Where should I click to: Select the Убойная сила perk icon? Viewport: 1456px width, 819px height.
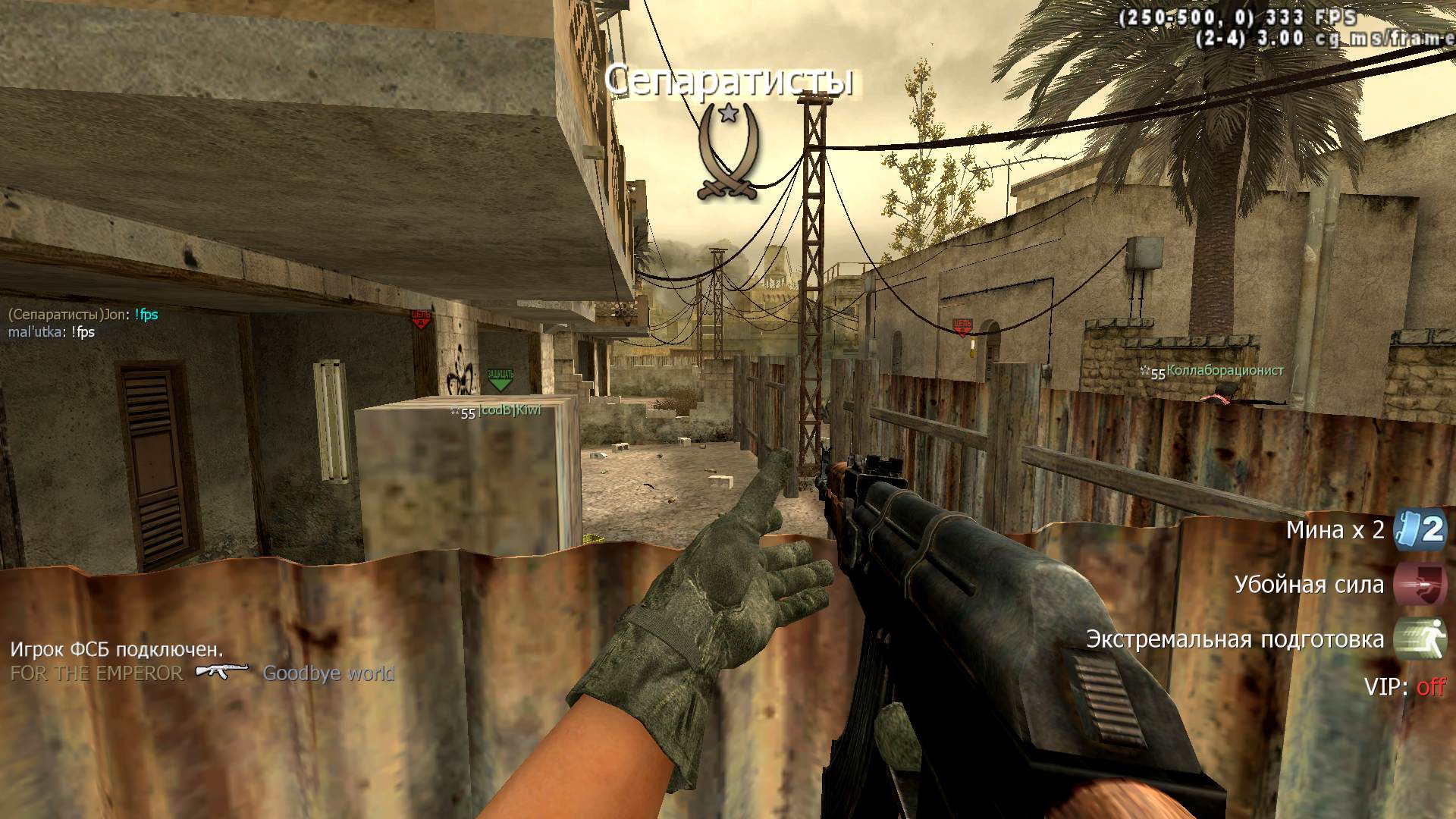(x=1420, y=585)
